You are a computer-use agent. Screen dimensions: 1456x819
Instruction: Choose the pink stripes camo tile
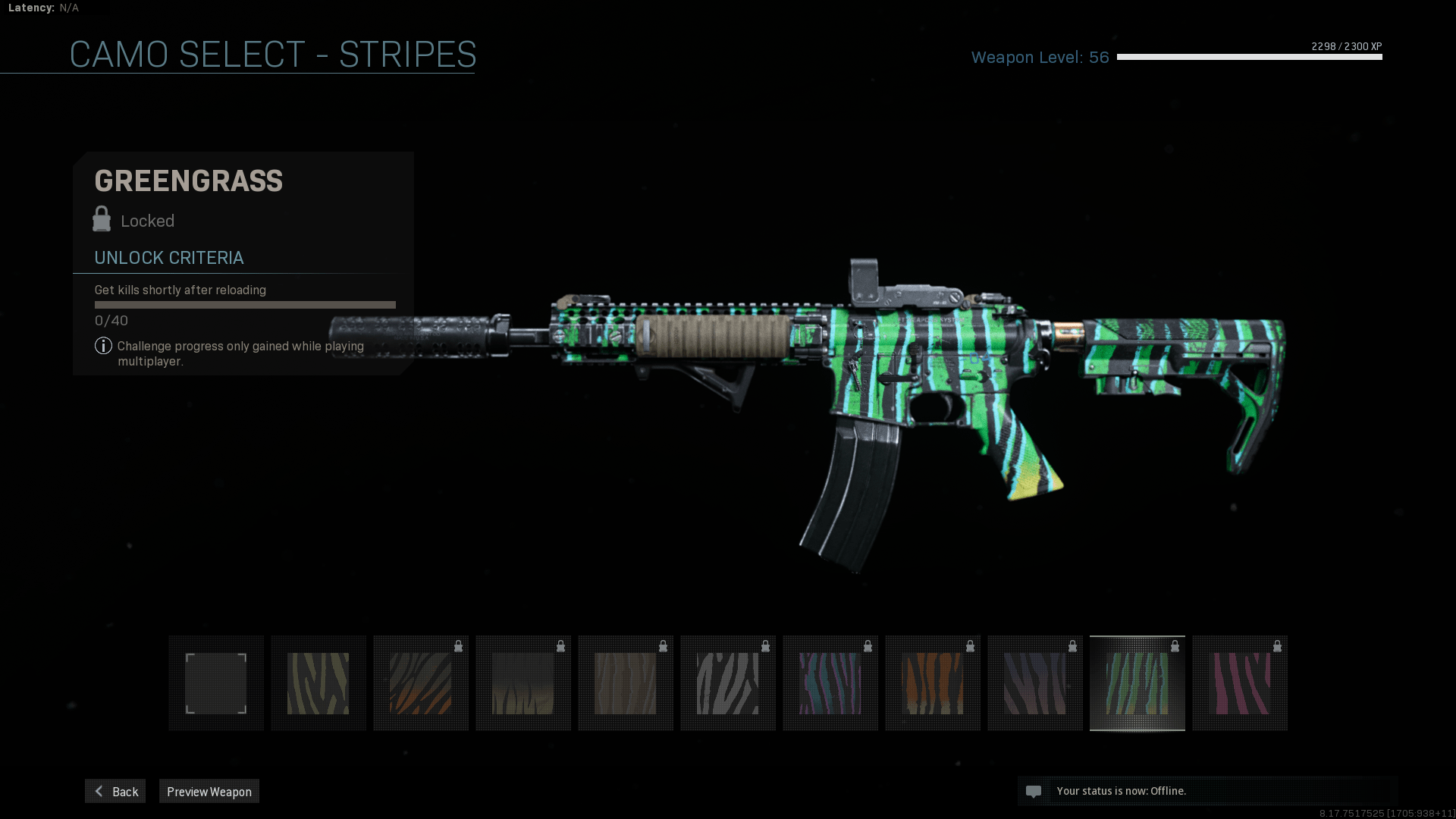click(x=1240, y=683)
